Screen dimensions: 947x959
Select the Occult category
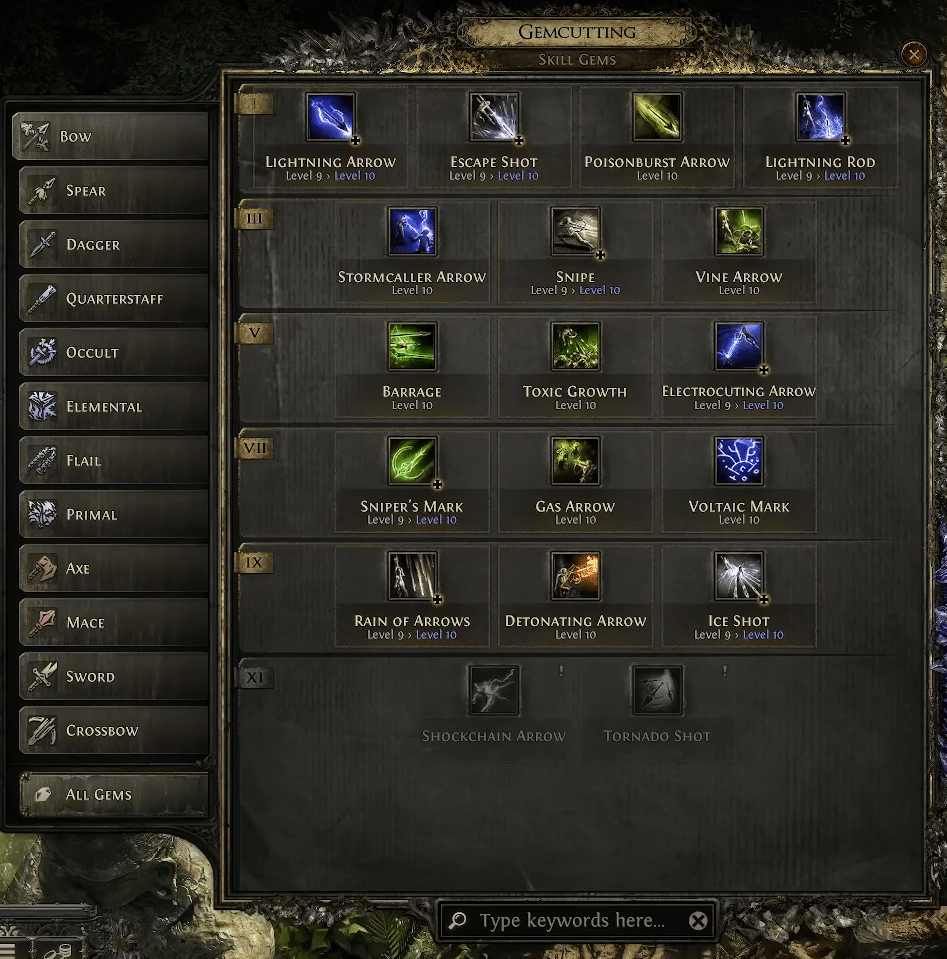pos(110,353)
